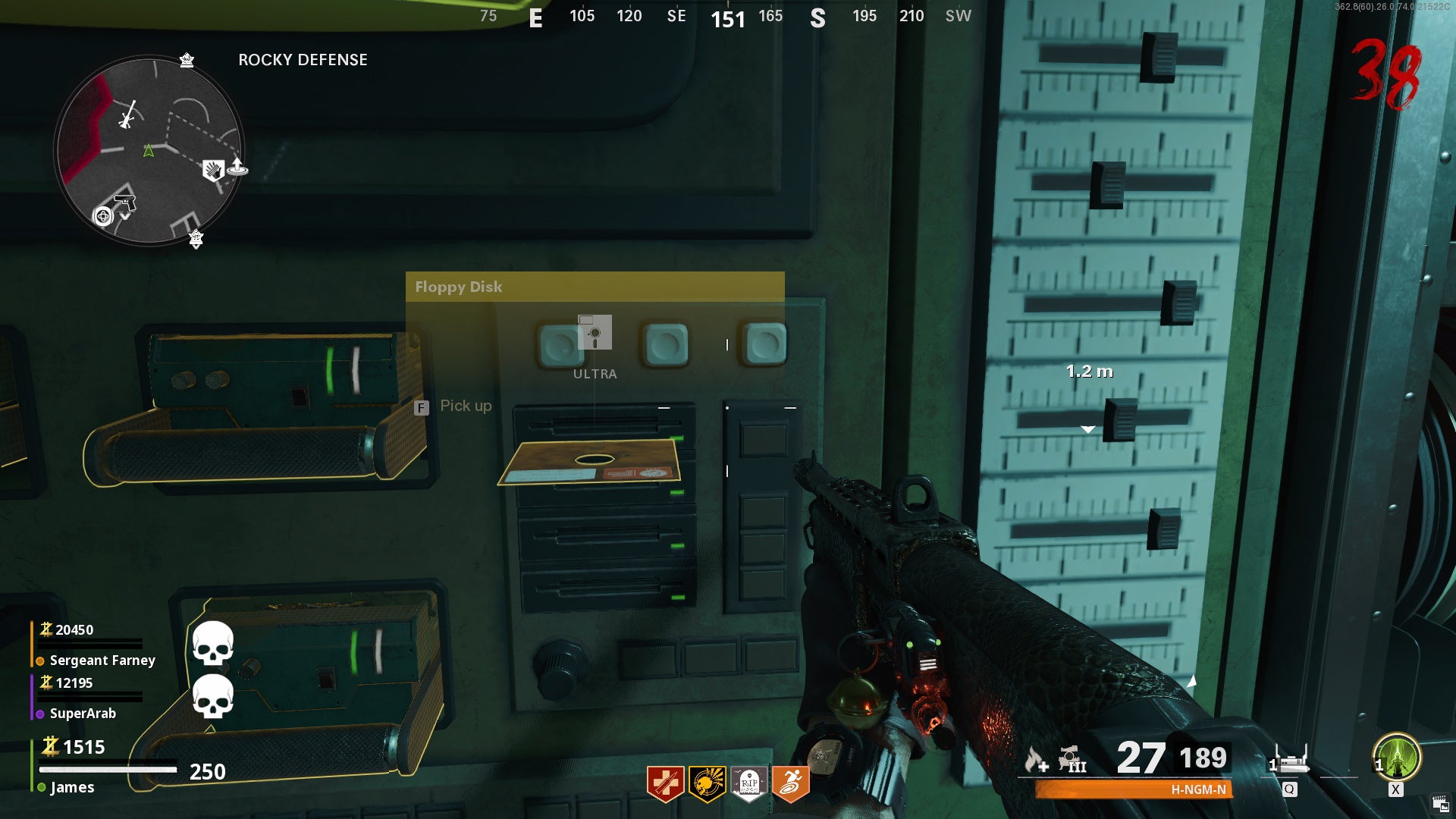Click the pistol icon on the minimap
Image resolution: width=1456 pixels, height=819 pixels.
click(125, 202)
